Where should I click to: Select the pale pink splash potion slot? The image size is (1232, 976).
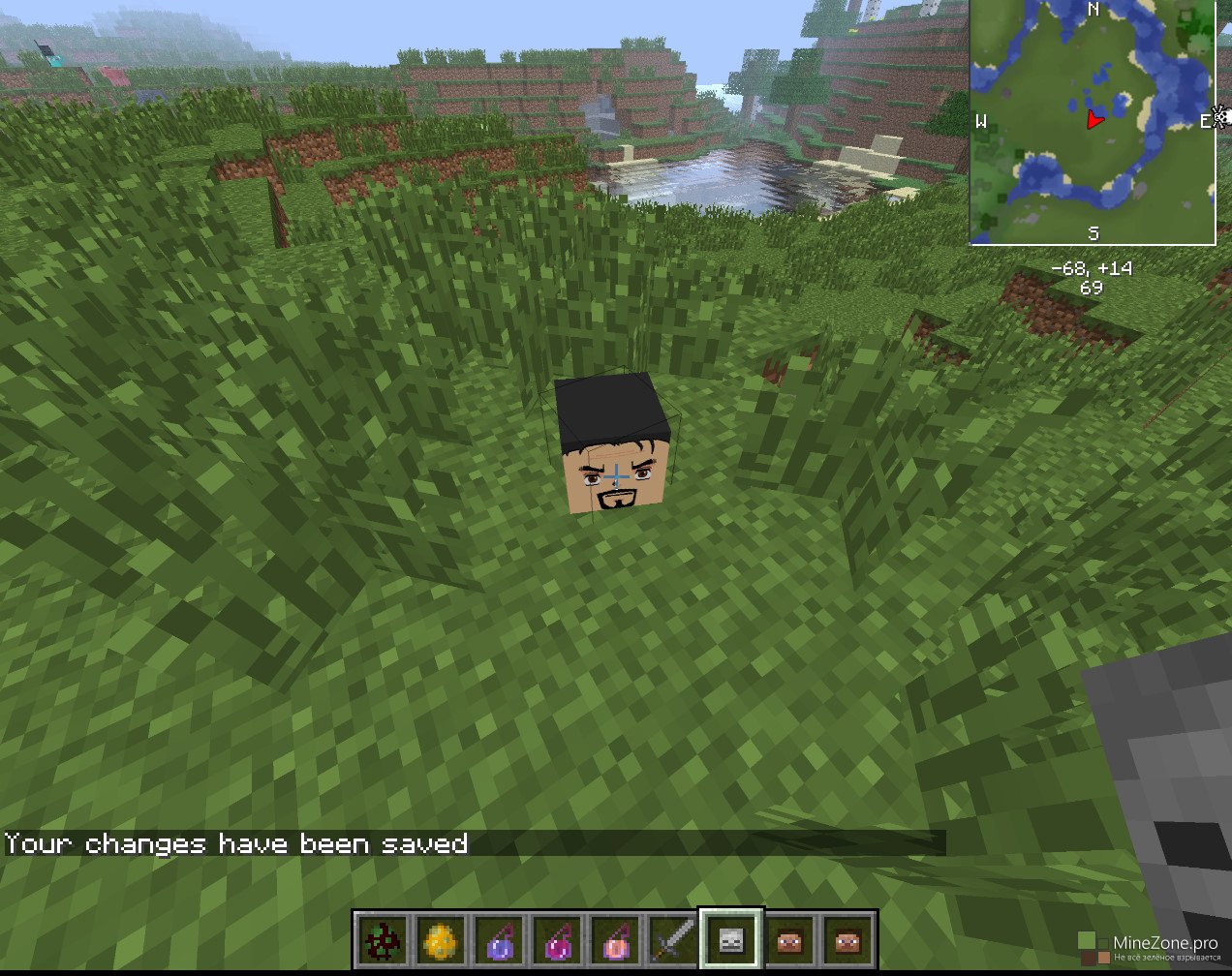coord(614,939)
